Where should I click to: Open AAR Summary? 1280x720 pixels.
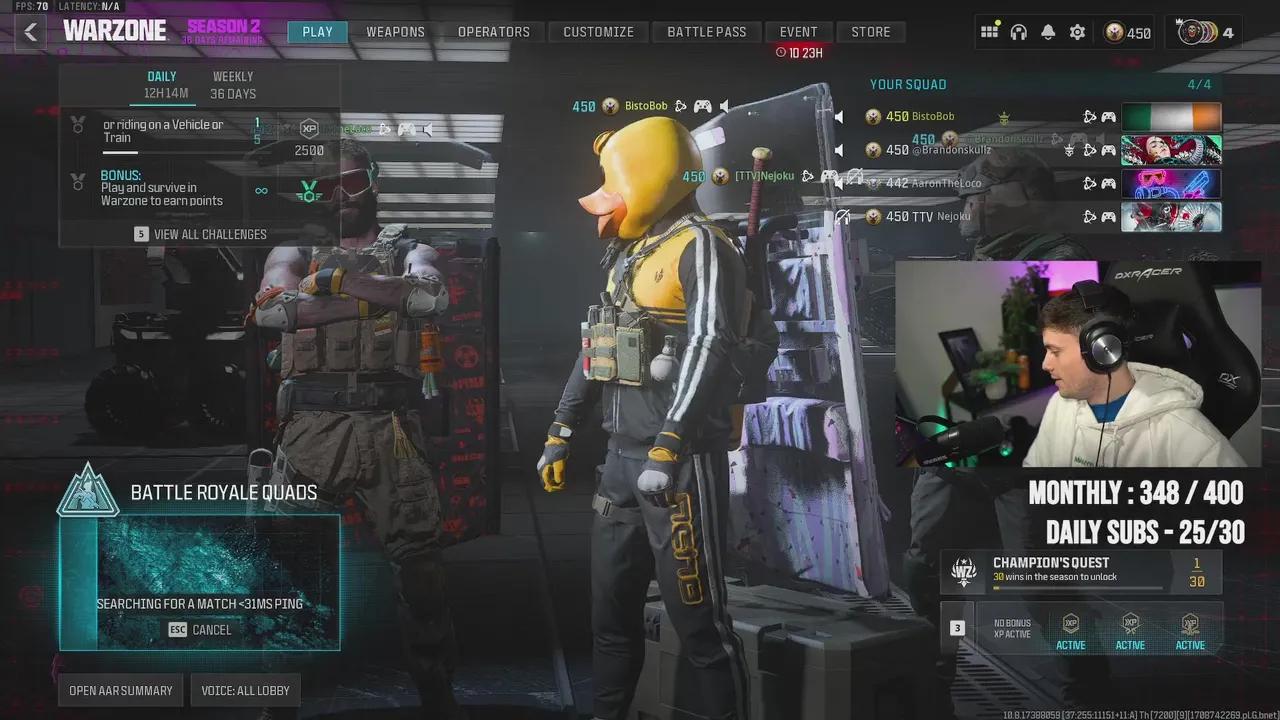point(120,689)
